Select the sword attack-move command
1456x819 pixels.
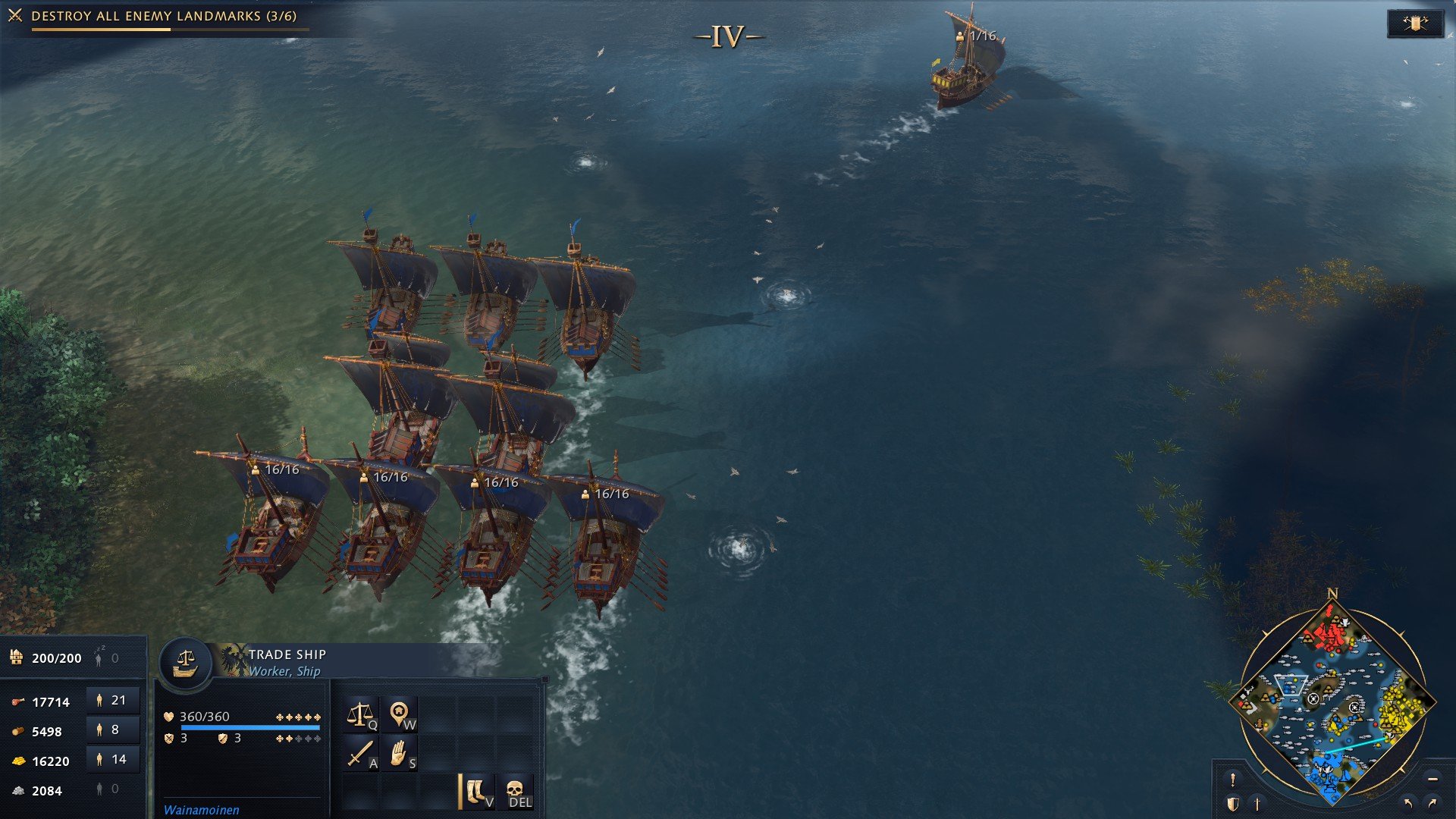tap(361, 754)
